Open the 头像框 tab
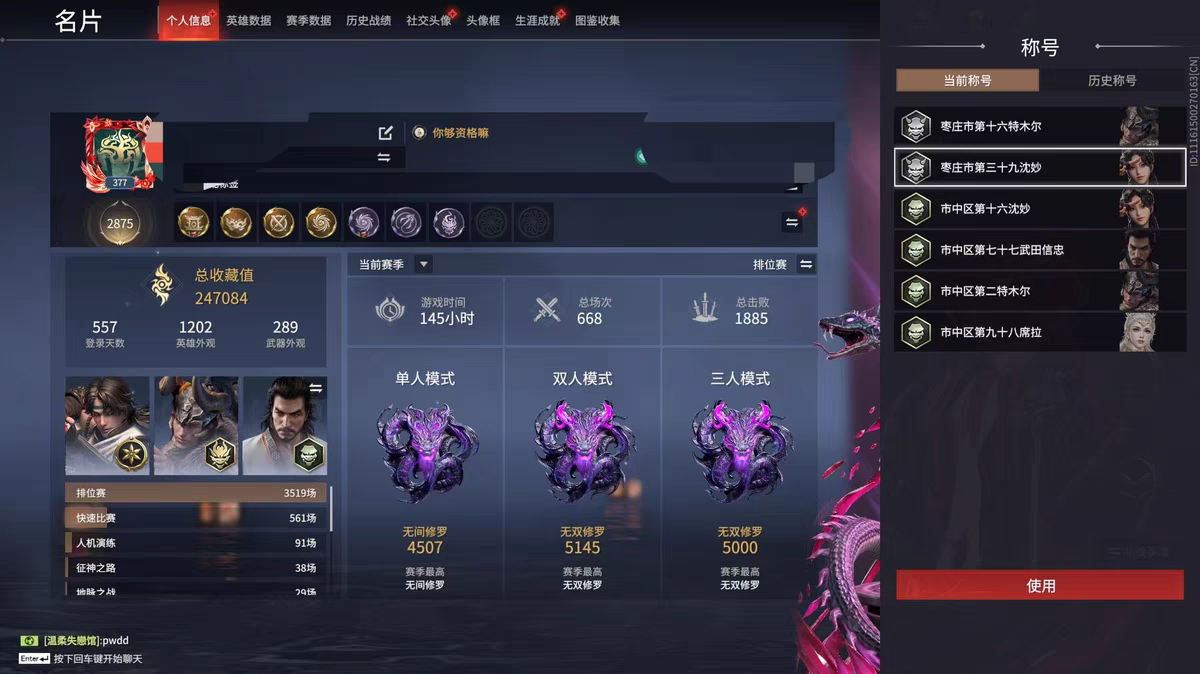This screenshot has width=1200, height=674. point(483,20)
